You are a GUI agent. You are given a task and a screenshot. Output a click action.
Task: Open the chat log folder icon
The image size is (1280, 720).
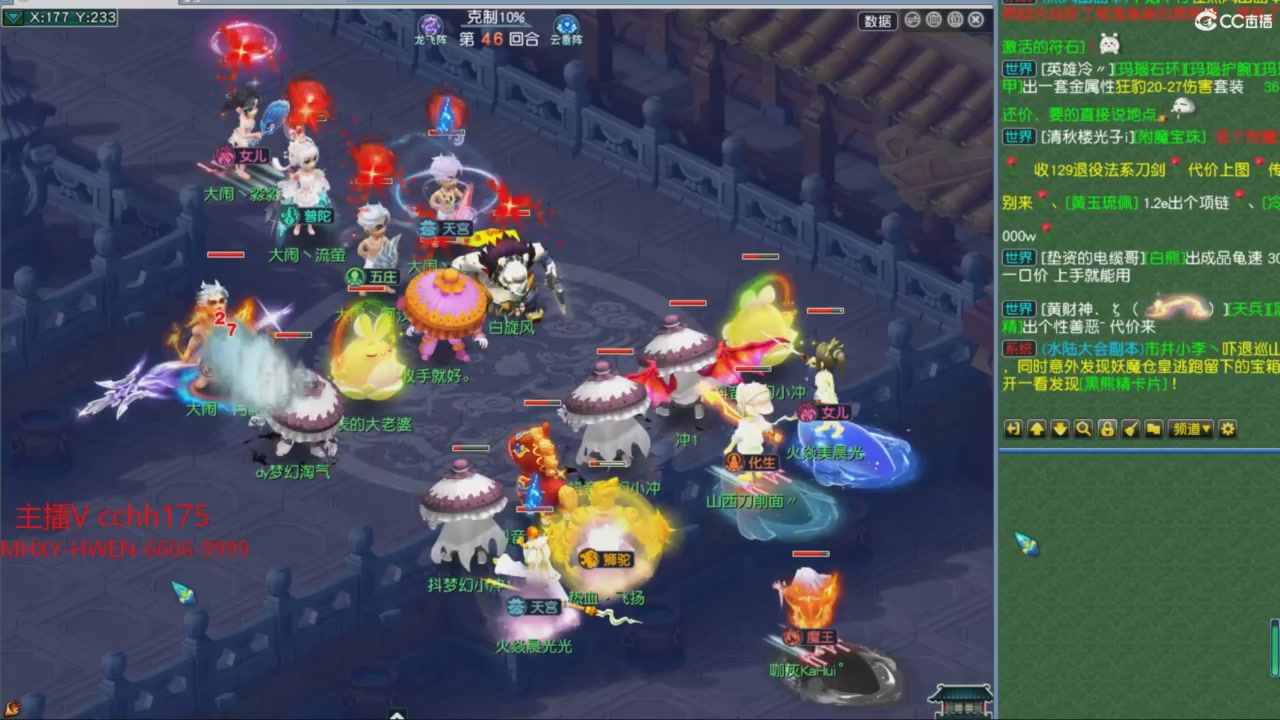click(x=1154, y=429)
